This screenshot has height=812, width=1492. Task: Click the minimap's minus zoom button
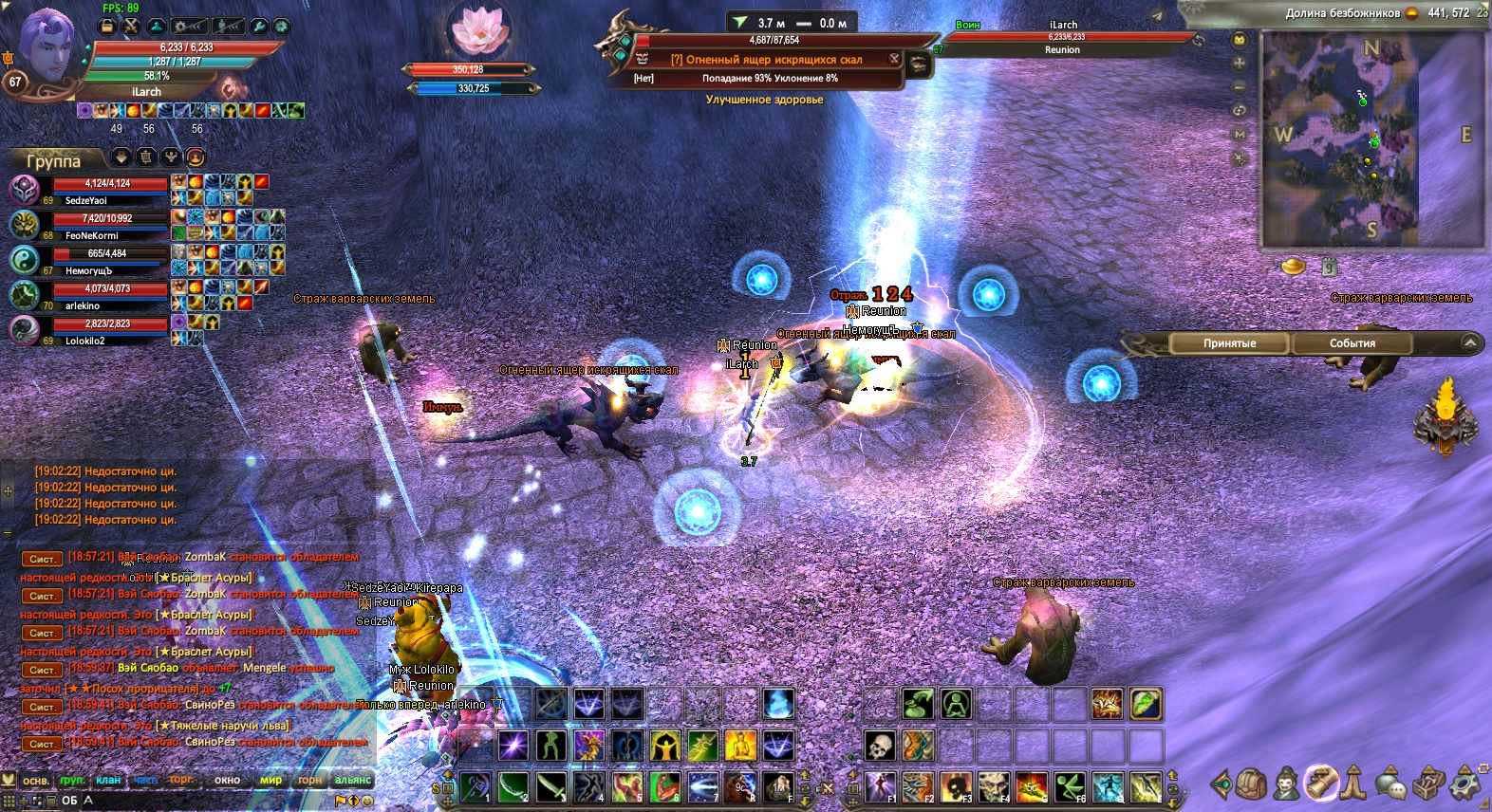[1240, 86]
